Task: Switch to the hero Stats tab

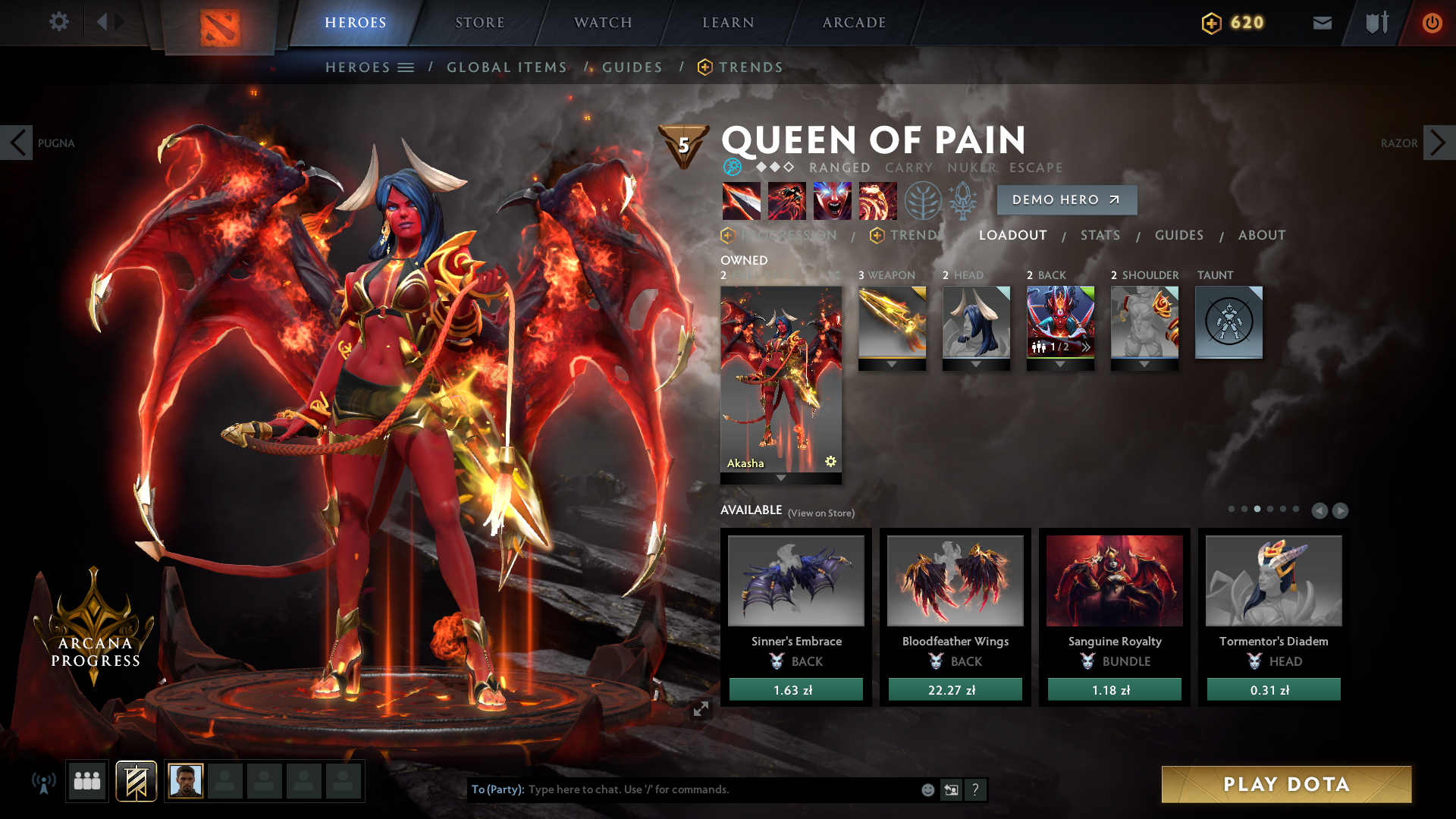Action: pyautogui.click(x=1100, y=235)
